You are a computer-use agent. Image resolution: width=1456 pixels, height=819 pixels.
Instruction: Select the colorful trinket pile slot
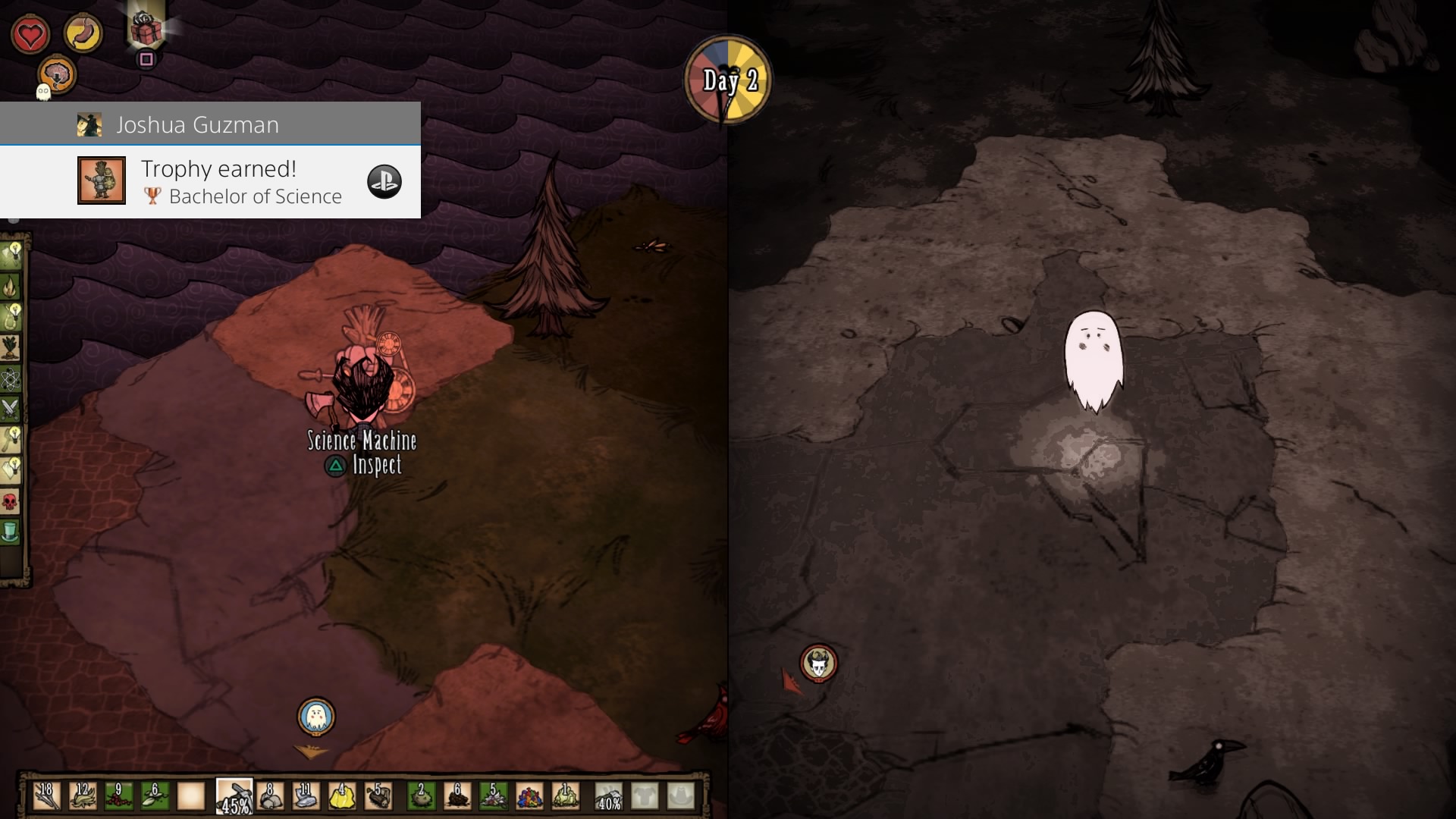(529, 796)
